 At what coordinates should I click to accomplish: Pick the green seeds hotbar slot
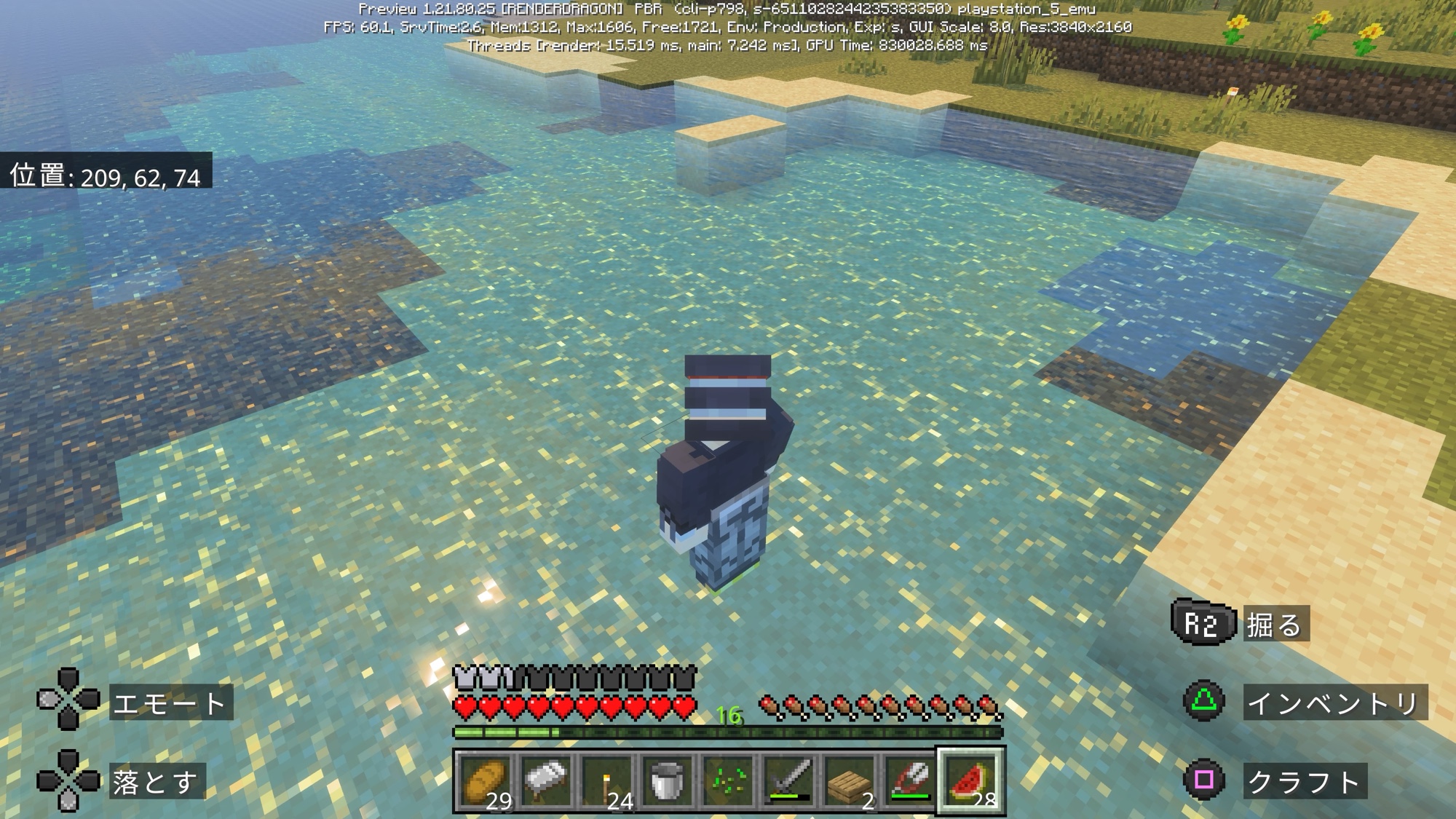click(728, 780)
